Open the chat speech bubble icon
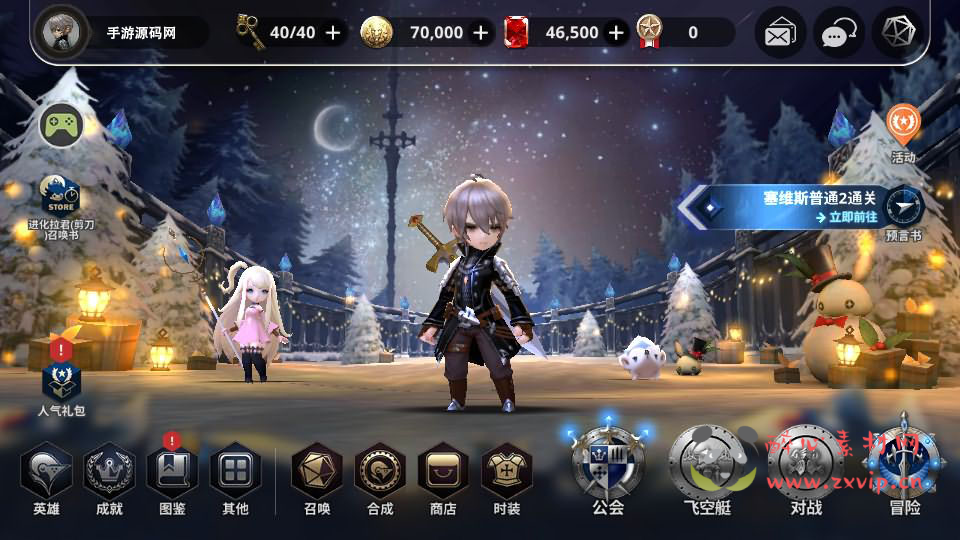The width and height of the screenshot is (960, 540). [x=838, y=34]
